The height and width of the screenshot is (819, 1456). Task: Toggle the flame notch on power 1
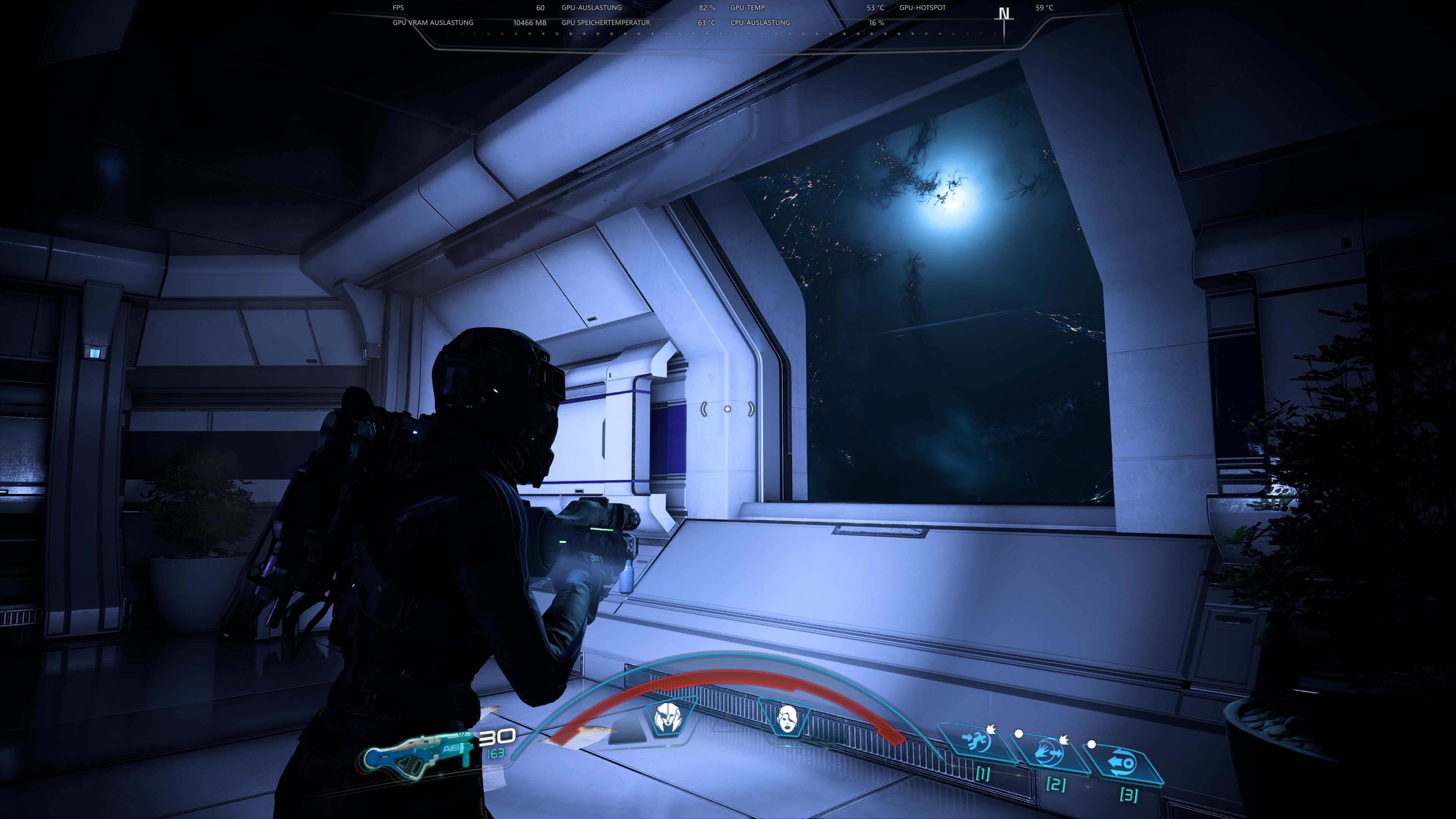[x=992, y=730]
